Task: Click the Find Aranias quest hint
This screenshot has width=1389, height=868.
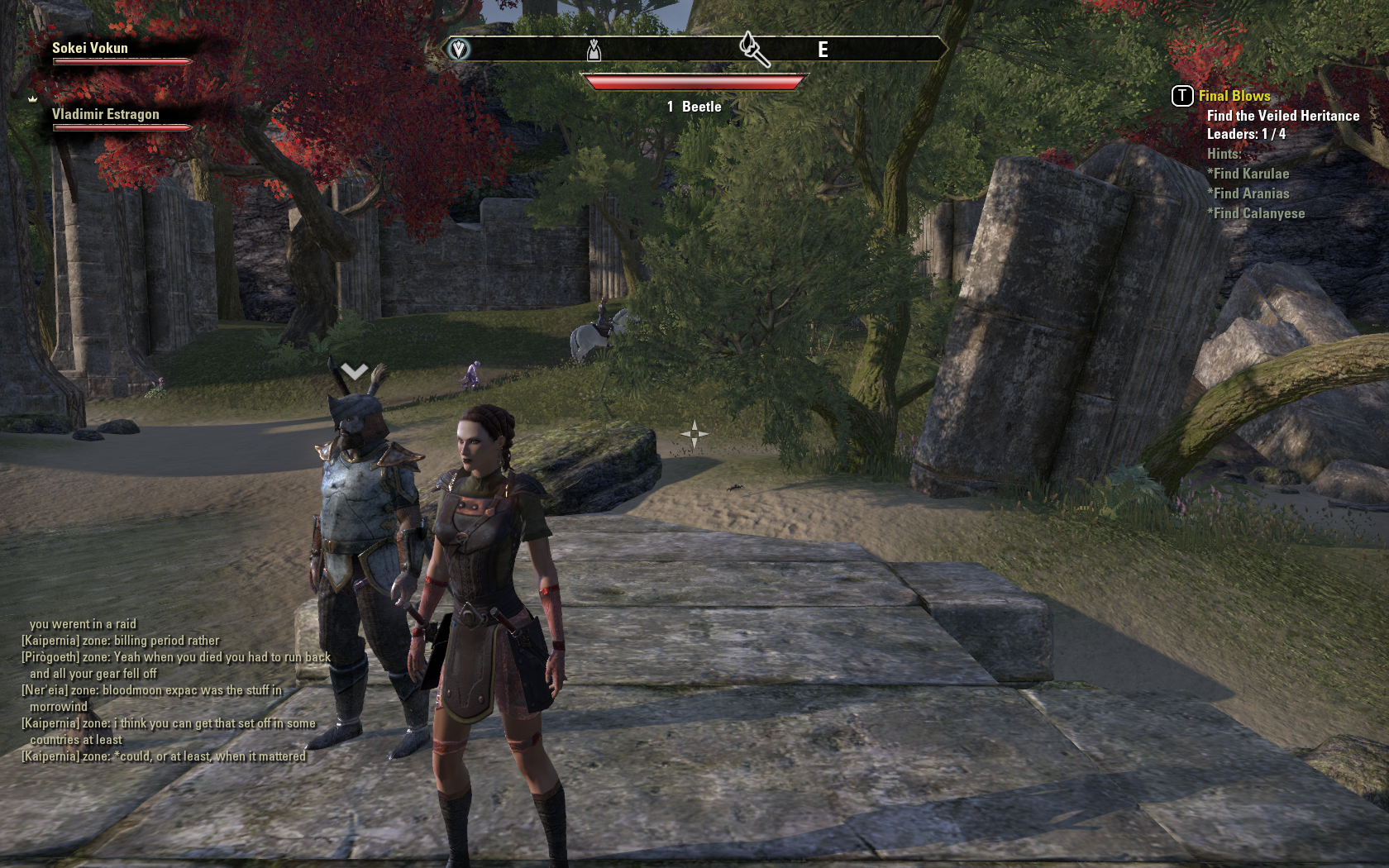Action: 1250,193
